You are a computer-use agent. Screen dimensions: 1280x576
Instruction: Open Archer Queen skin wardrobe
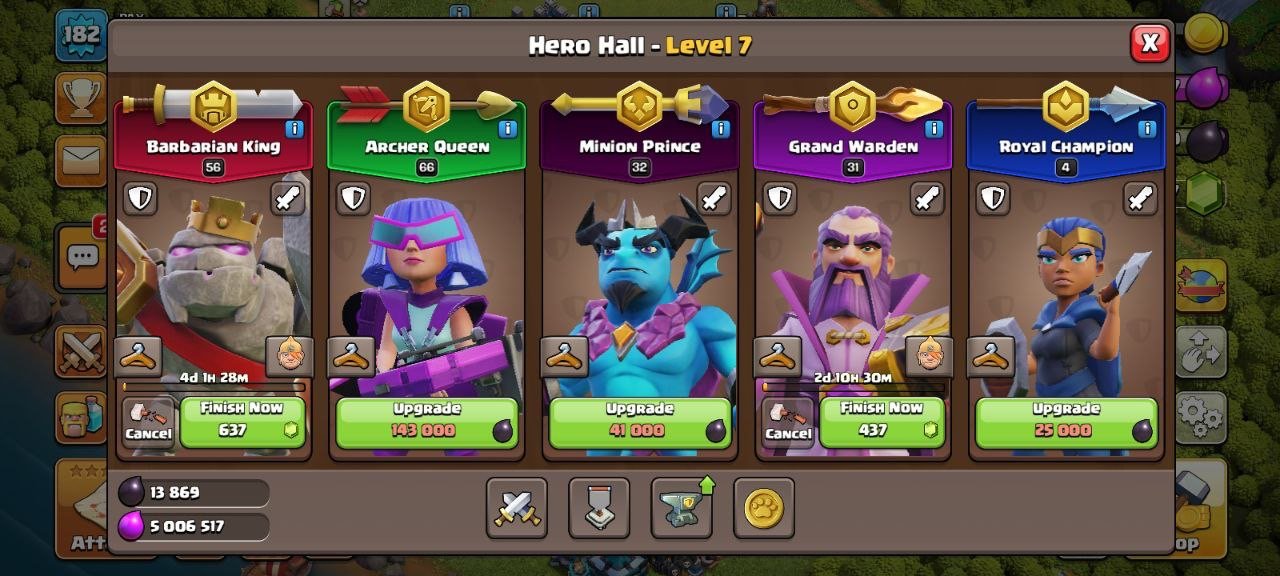[352, 355]
